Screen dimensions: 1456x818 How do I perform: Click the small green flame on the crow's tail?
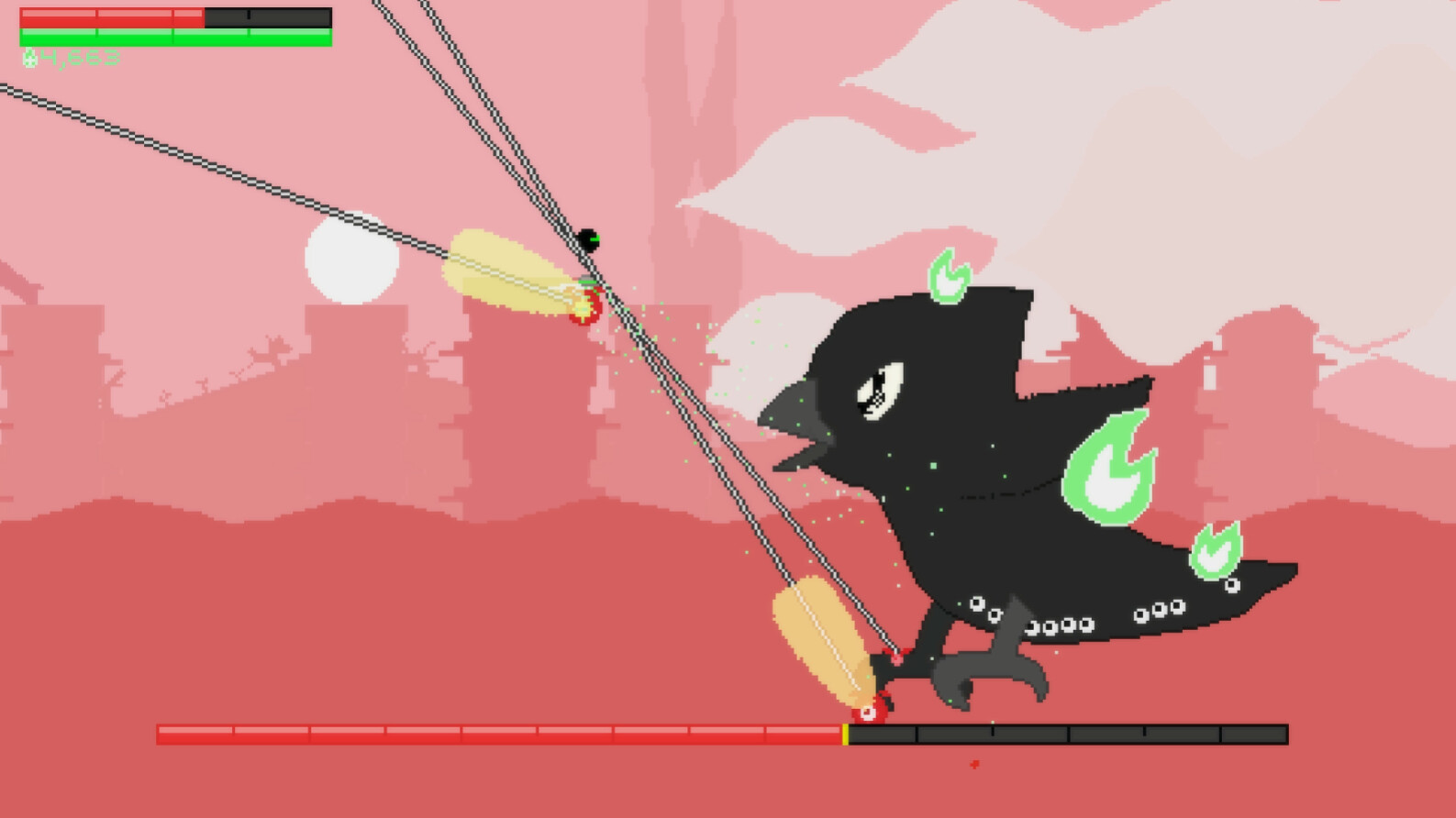click(x=1216, y=550)
